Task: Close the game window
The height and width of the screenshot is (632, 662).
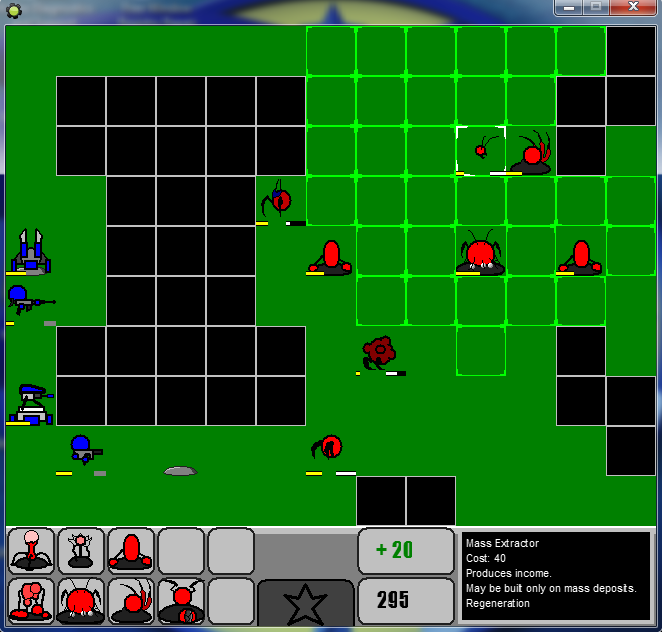Action: (632, 7)
